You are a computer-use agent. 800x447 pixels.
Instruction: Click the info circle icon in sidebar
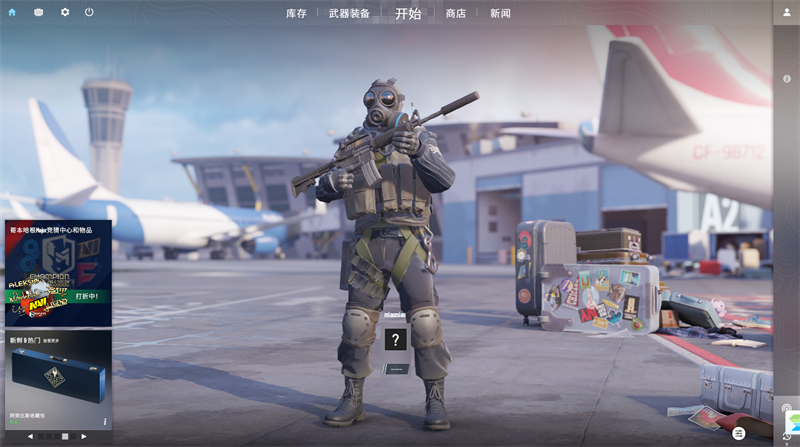[x=787, y=78]
